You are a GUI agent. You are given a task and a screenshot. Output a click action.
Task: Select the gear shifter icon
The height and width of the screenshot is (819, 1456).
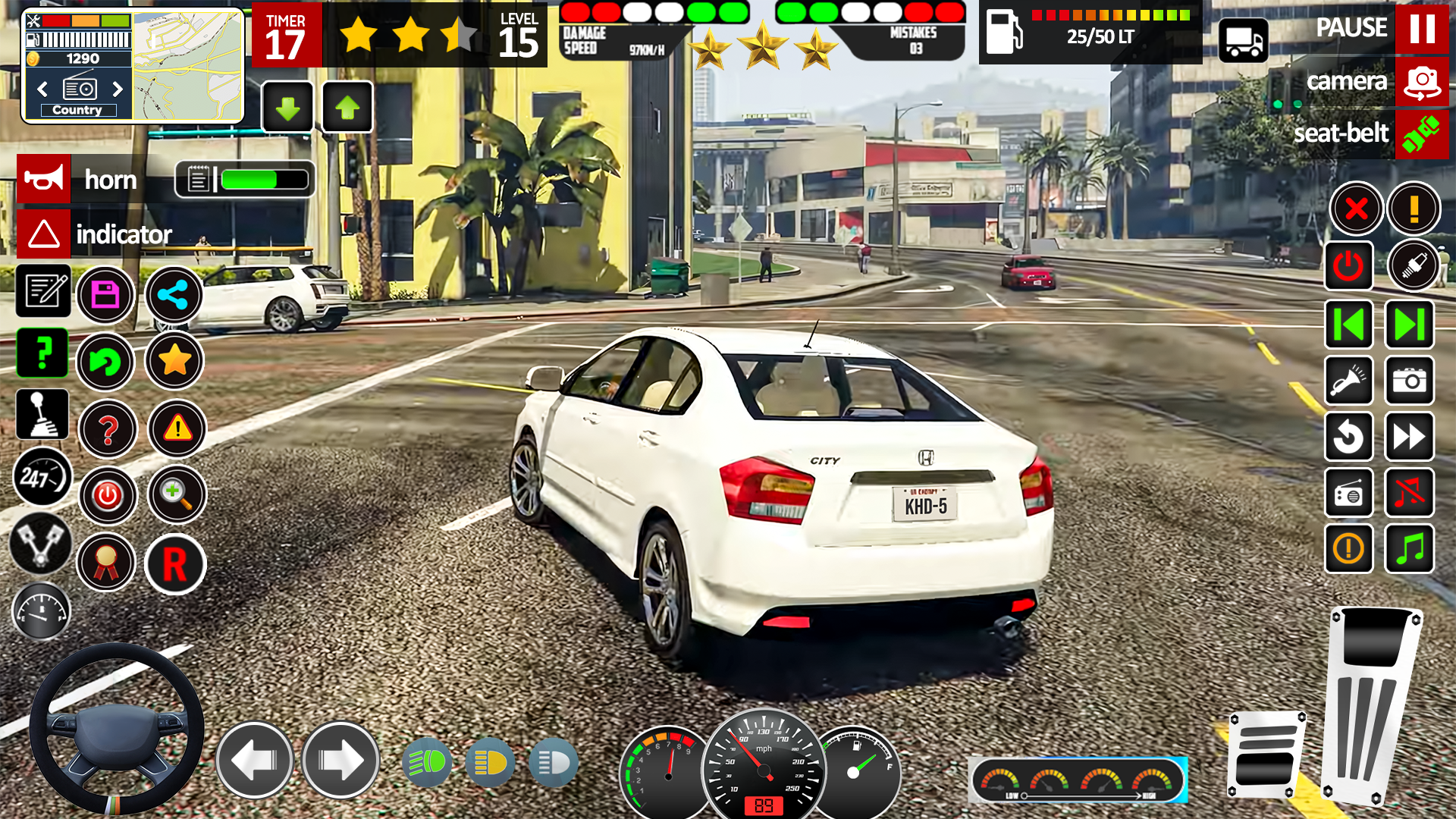point(42,414)
